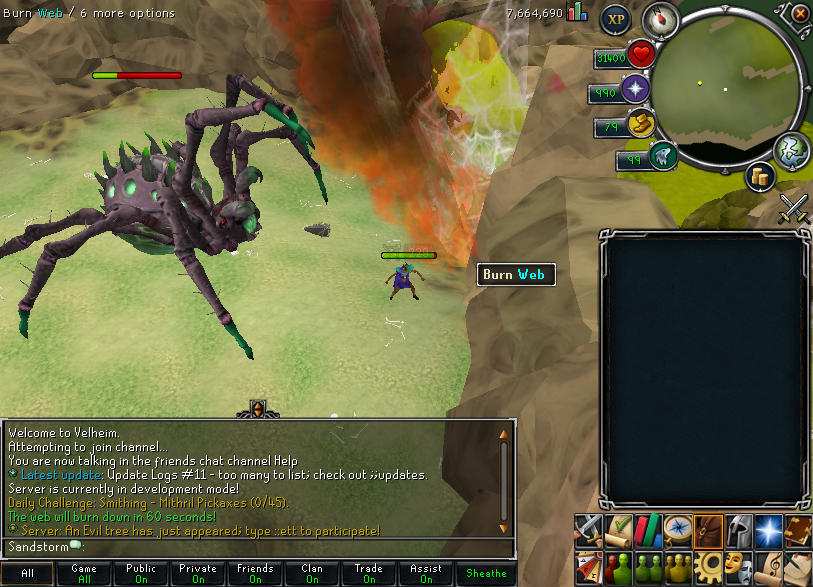
Task: Click the red heart hitpoints orb
Action: coord(640,55)
